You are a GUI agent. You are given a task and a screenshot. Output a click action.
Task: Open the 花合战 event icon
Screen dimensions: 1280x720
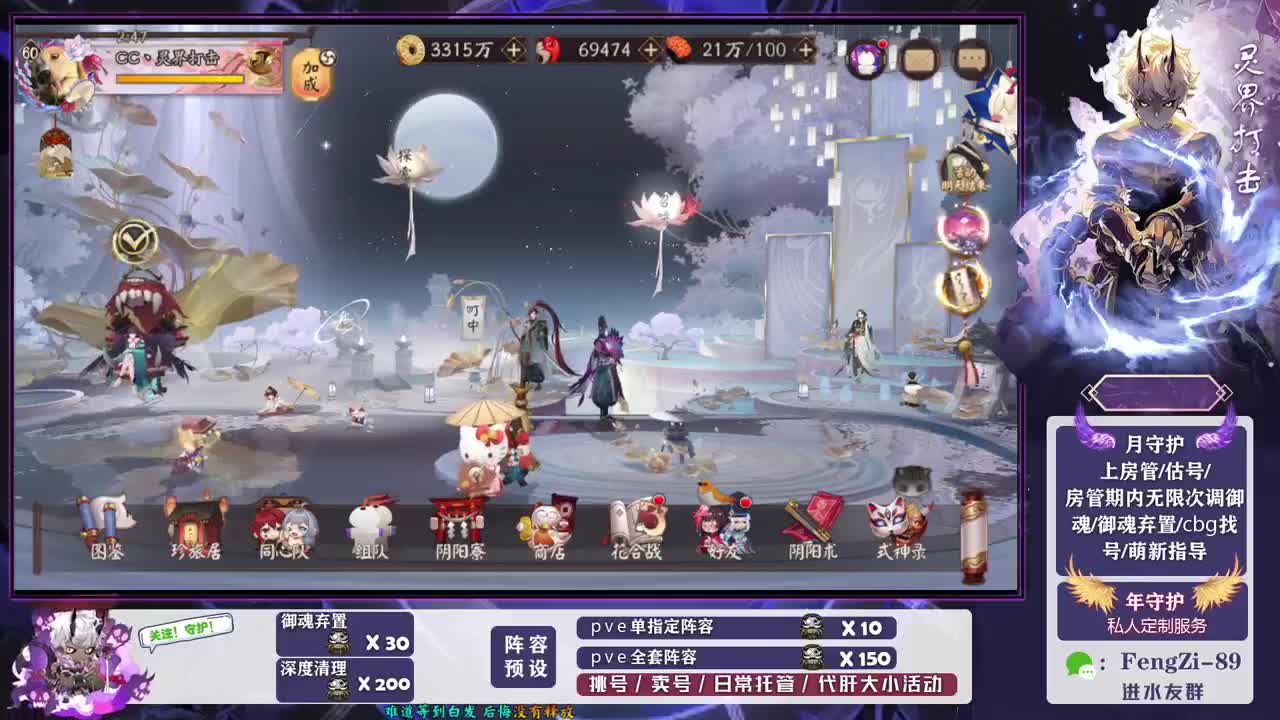point(633,525)
